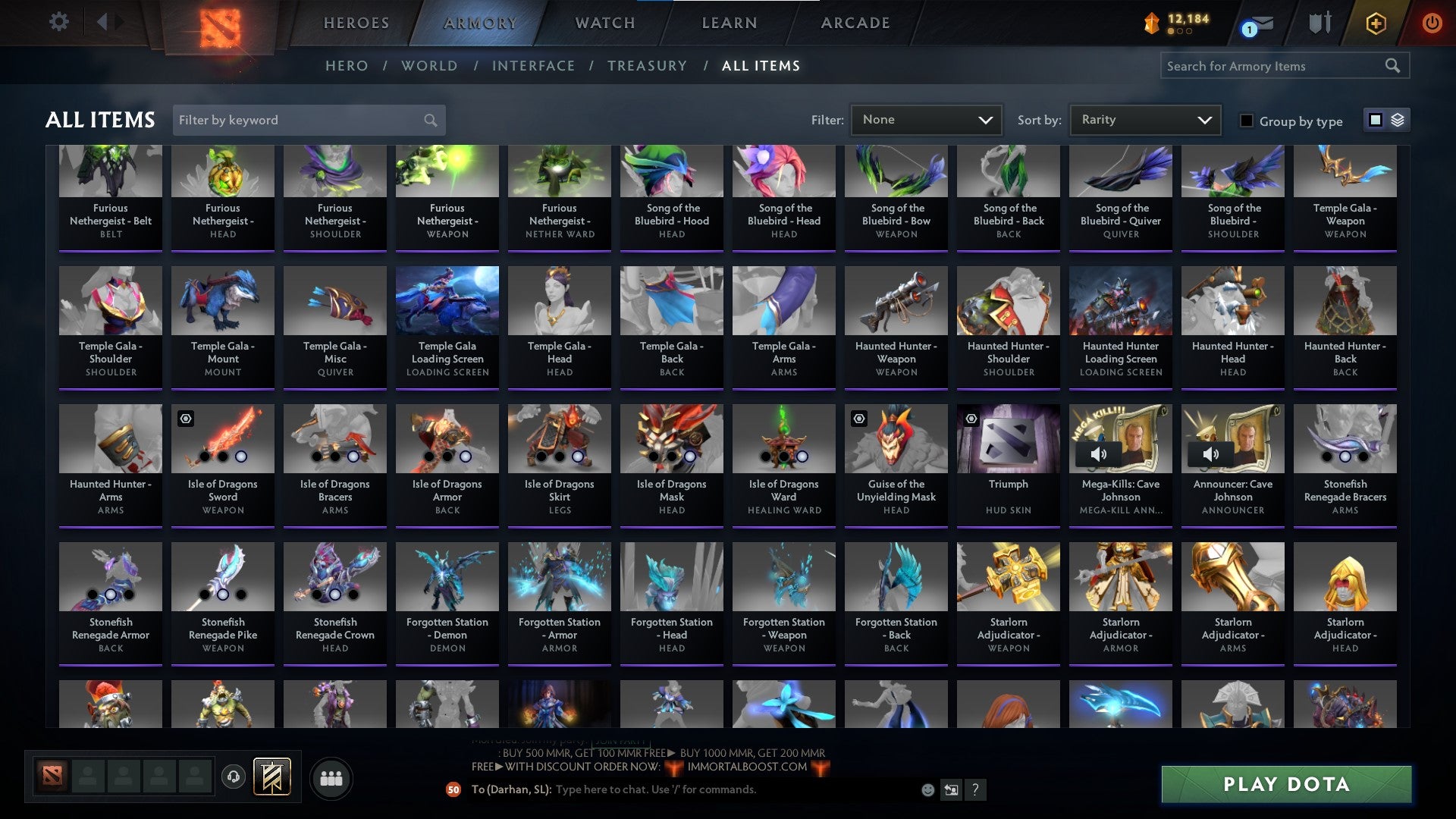Select TREASURY in the breadcrumb menu
Viewport: 1456px width, 819px height.
click(648, 66)
